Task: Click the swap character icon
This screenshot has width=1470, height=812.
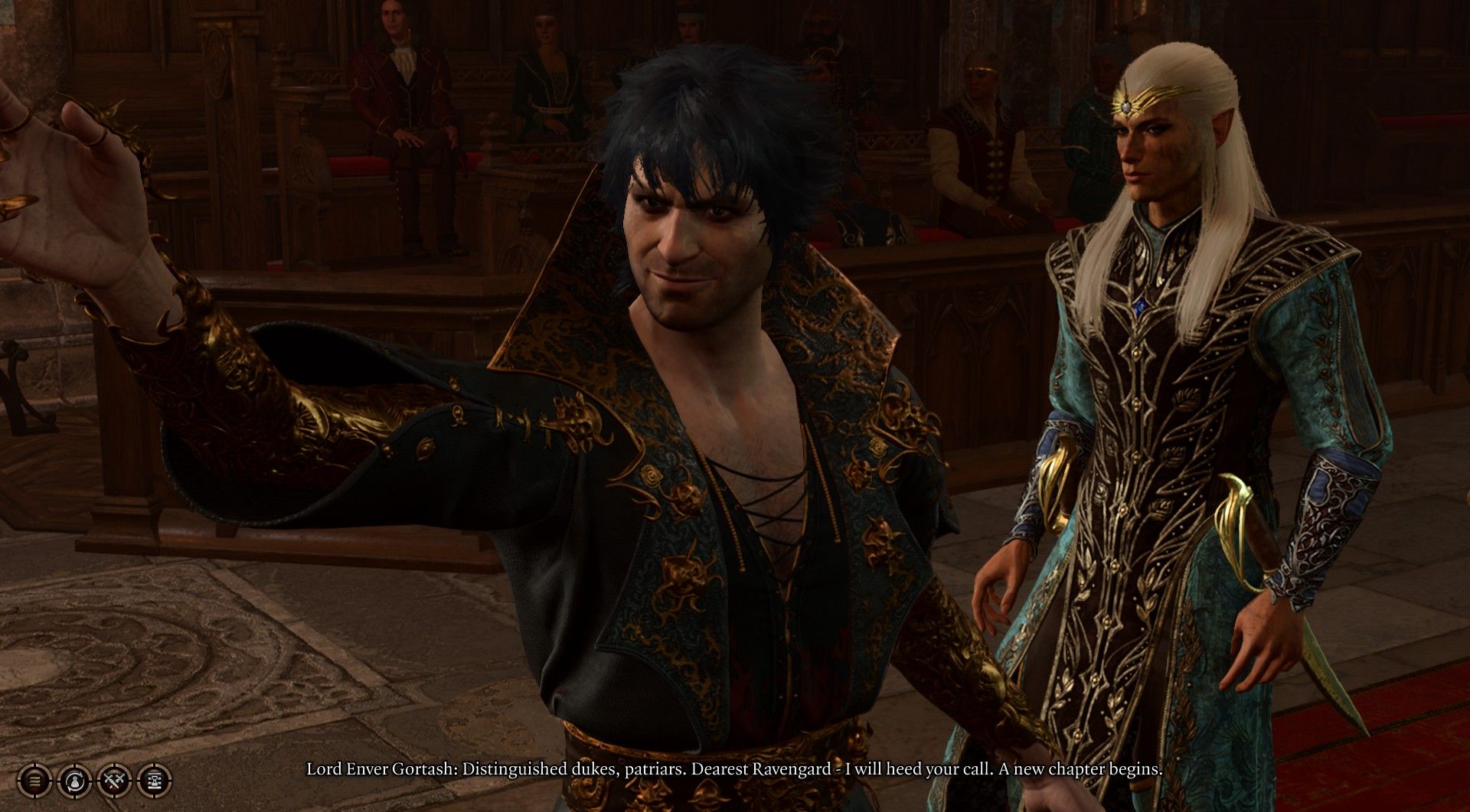Action: pyautogui.click(x=75, y=781)
